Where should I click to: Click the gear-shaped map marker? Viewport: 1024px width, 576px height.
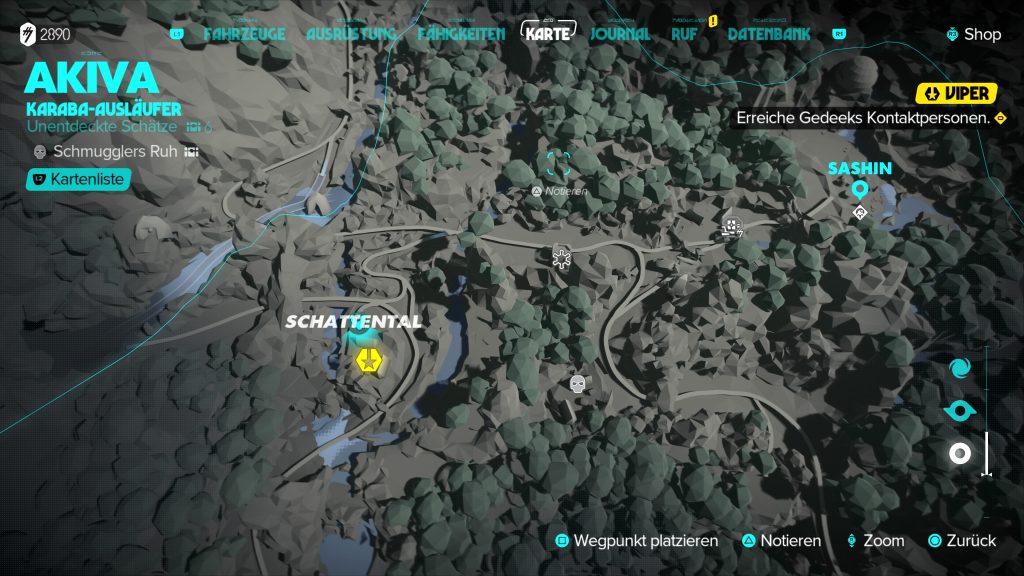point(562,257)
